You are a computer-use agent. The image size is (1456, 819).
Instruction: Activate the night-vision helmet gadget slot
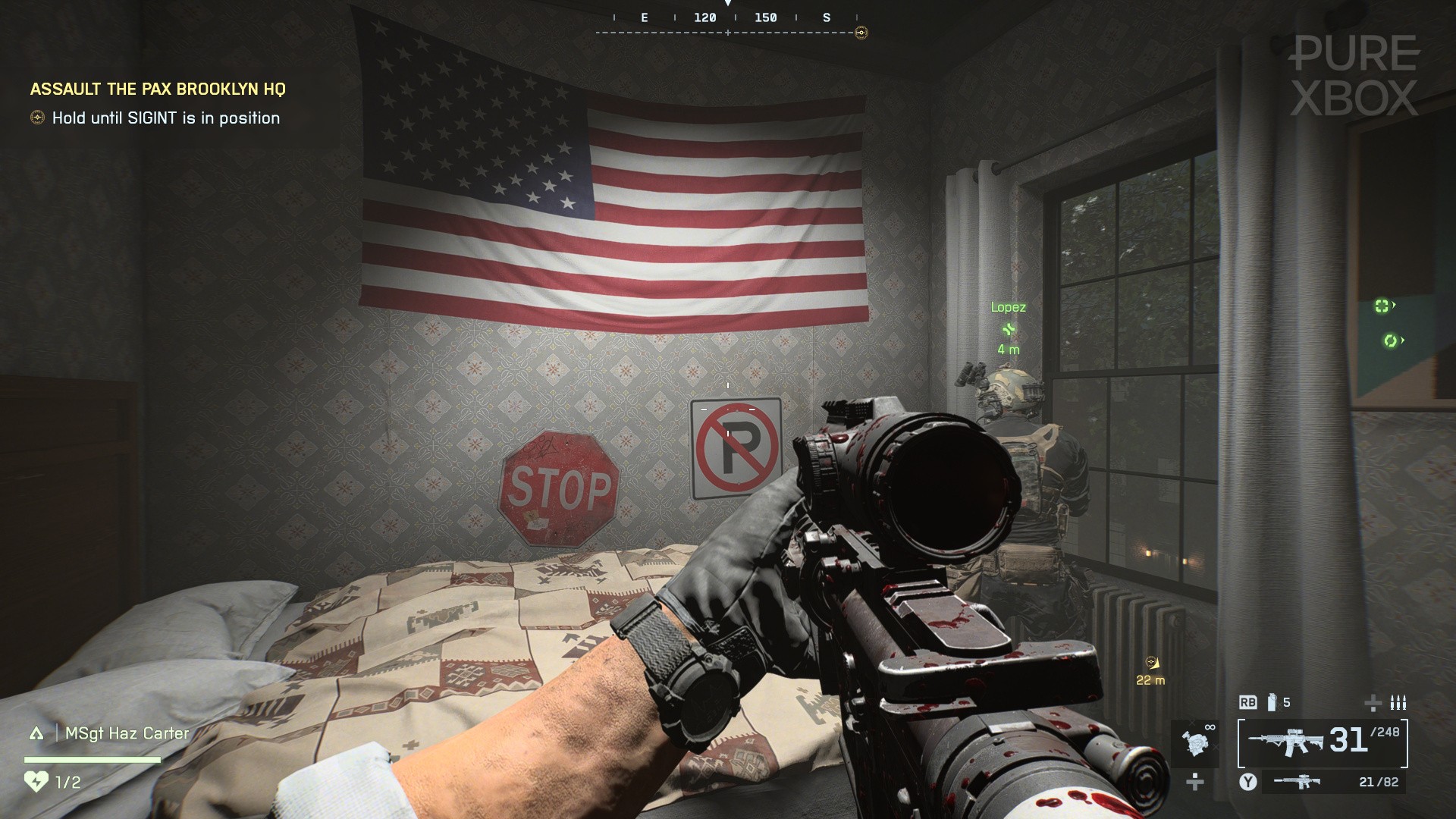1197,741
